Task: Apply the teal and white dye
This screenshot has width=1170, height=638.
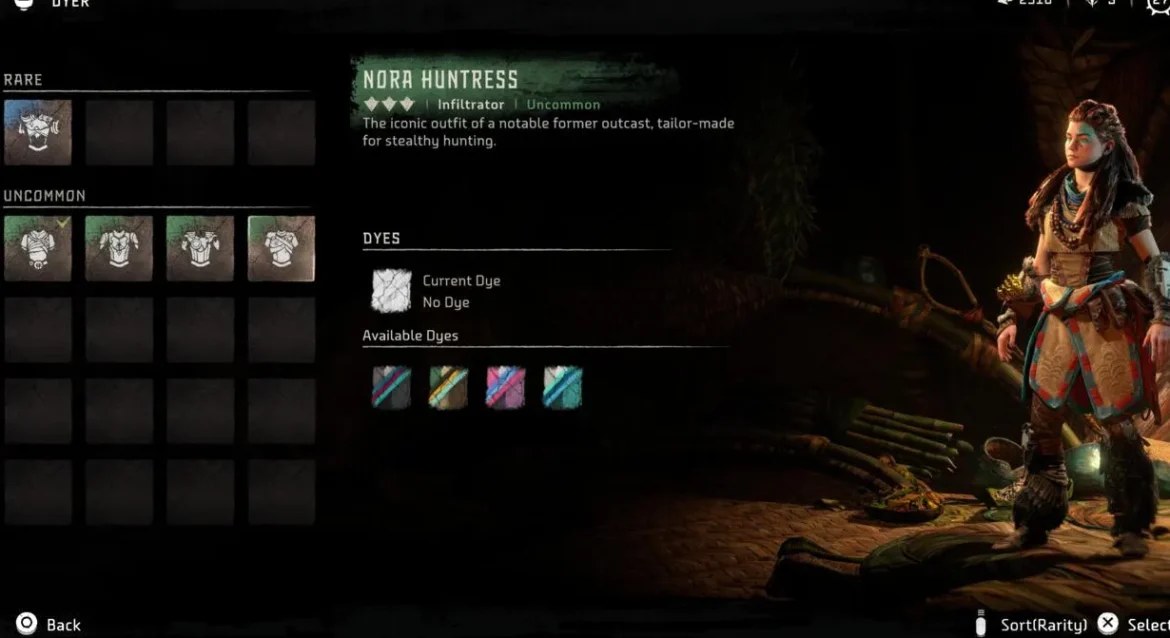Action: coord(562,387)
